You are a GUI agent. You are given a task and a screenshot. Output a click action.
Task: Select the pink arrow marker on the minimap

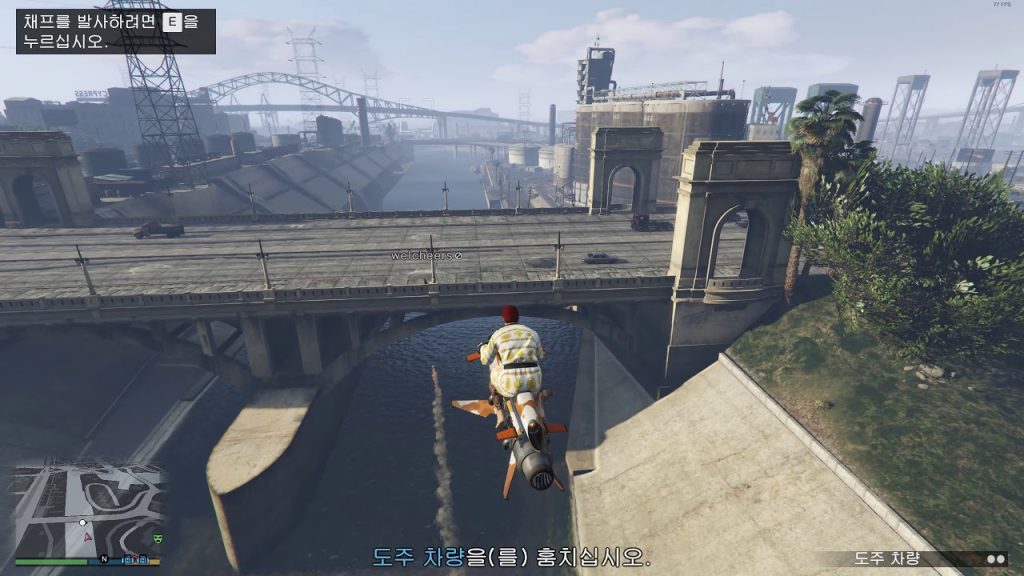pyautogui.click(x=87, y=536)
